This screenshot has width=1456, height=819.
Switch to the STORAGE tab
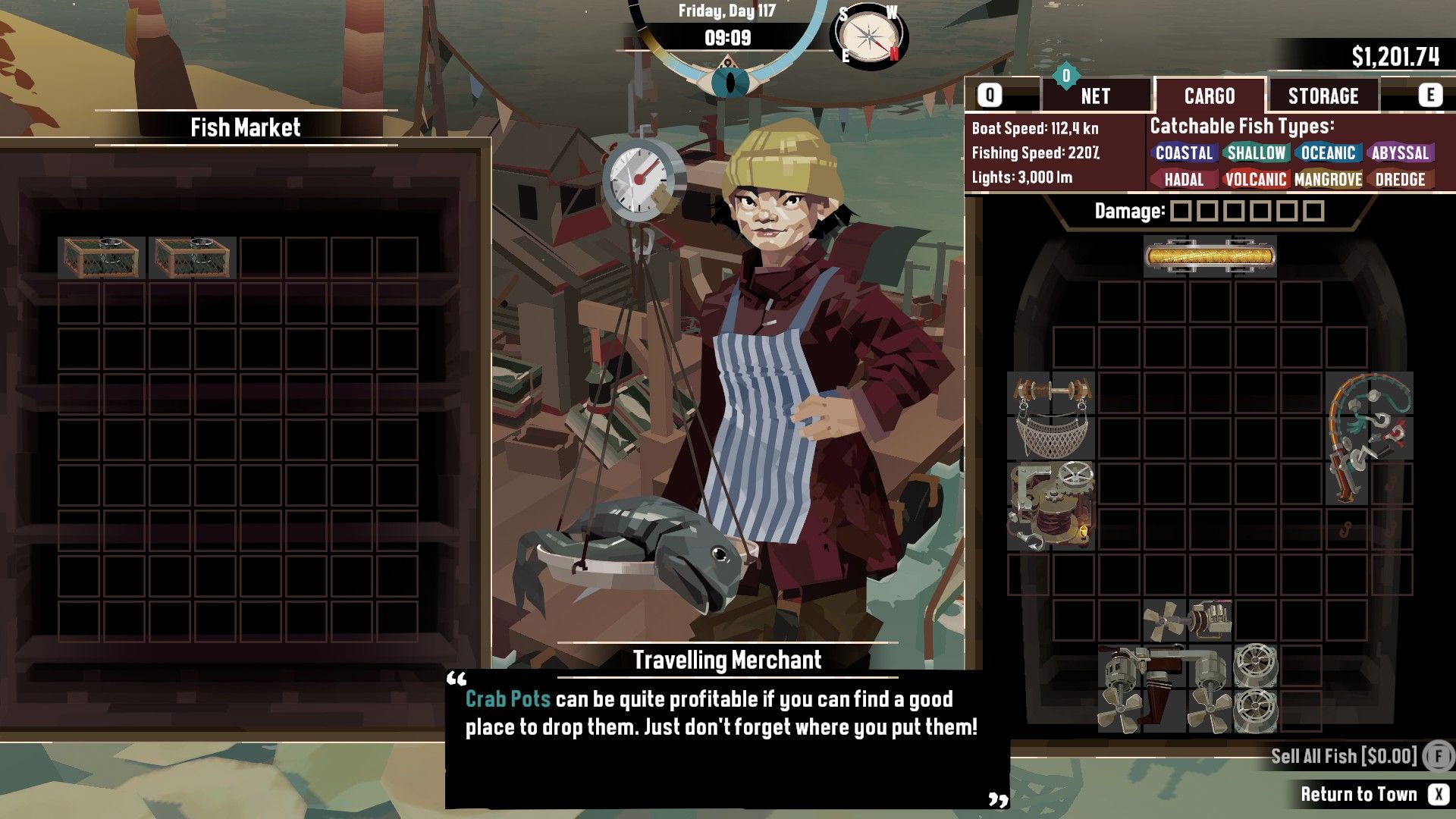point(1323,96)
